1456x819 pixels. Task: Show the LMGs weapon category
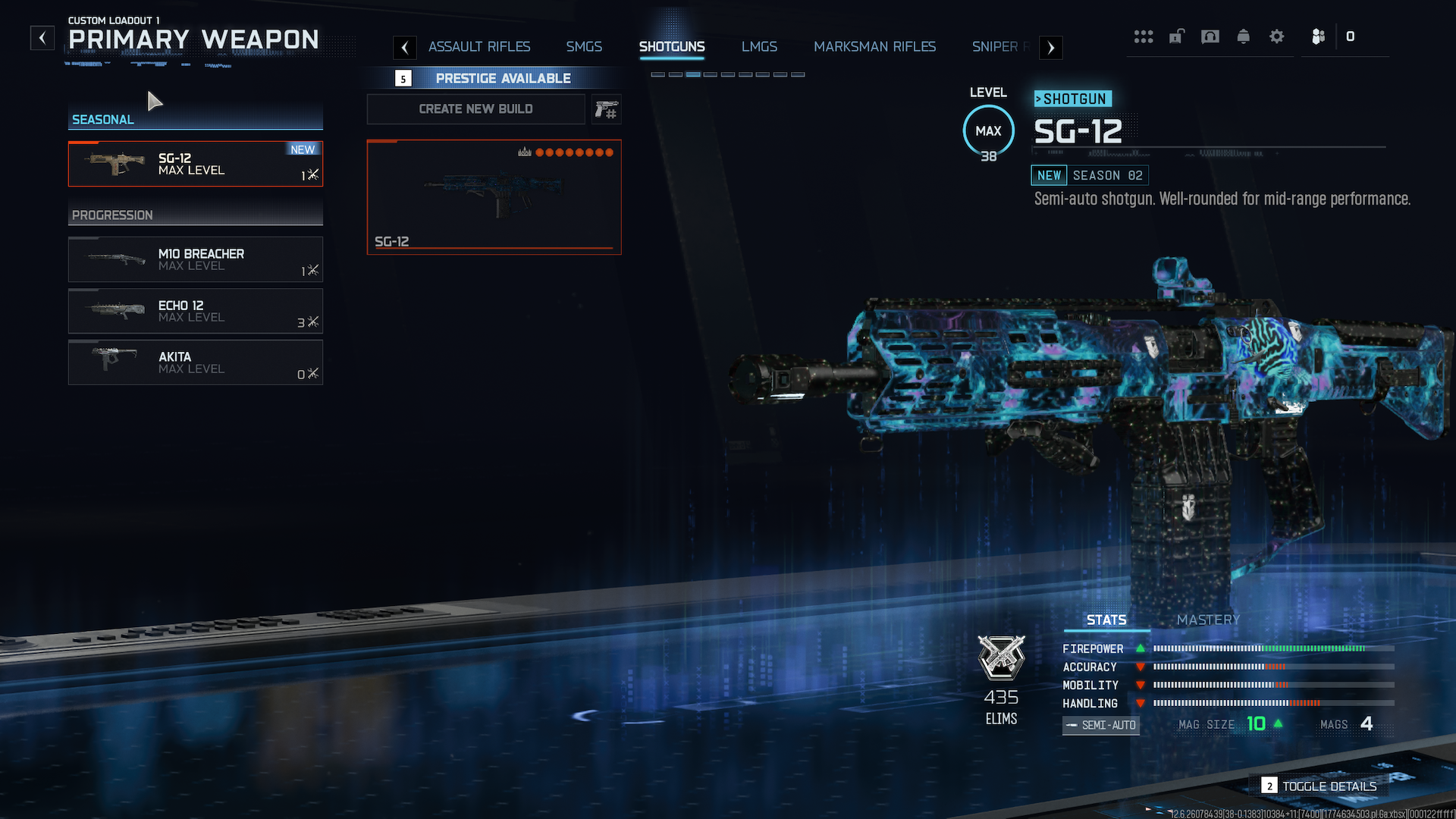click(x=759, y=47)
